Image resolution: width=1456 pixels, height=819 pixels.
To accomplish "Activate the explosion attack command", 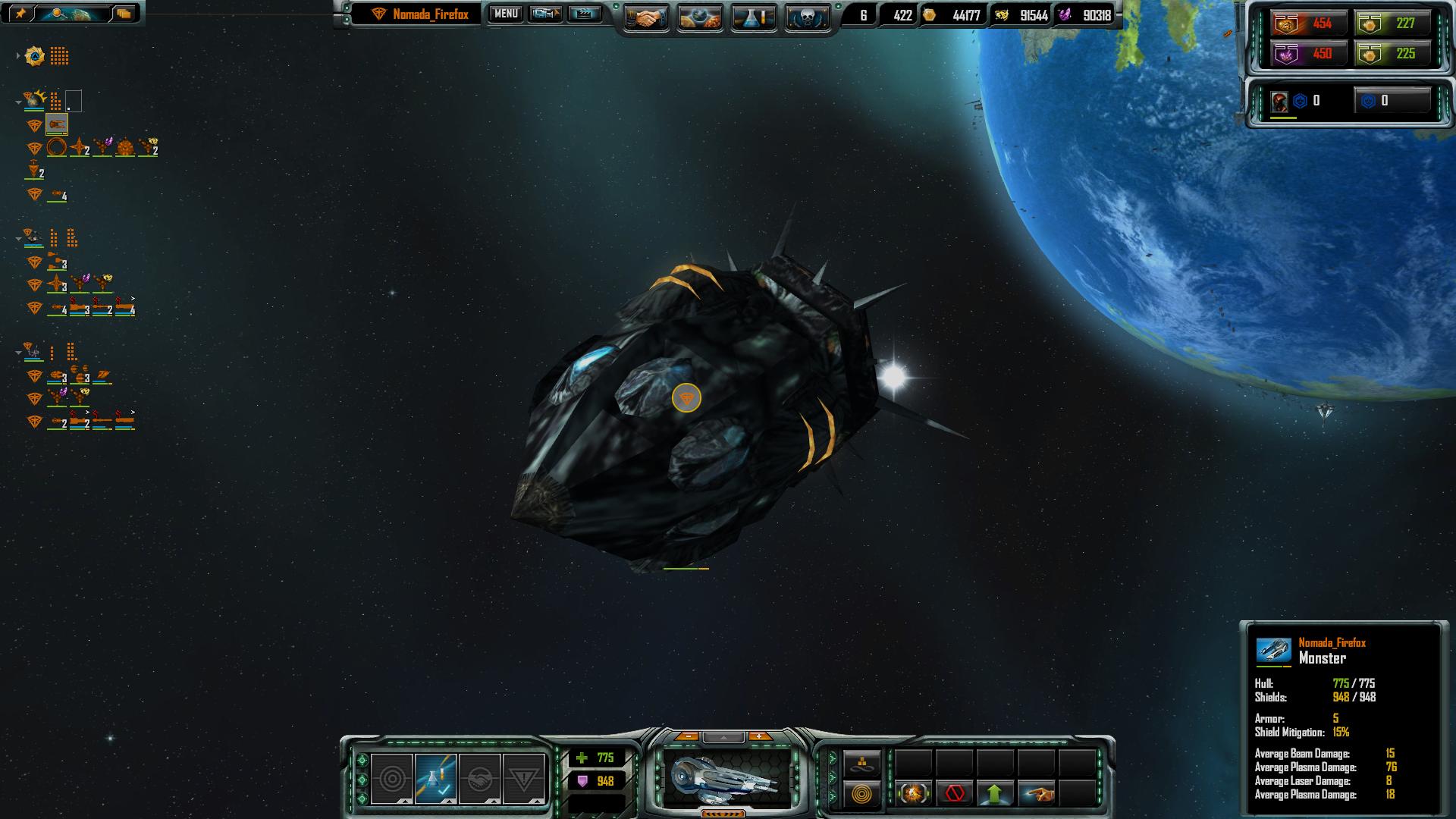I will click(913, 794).
